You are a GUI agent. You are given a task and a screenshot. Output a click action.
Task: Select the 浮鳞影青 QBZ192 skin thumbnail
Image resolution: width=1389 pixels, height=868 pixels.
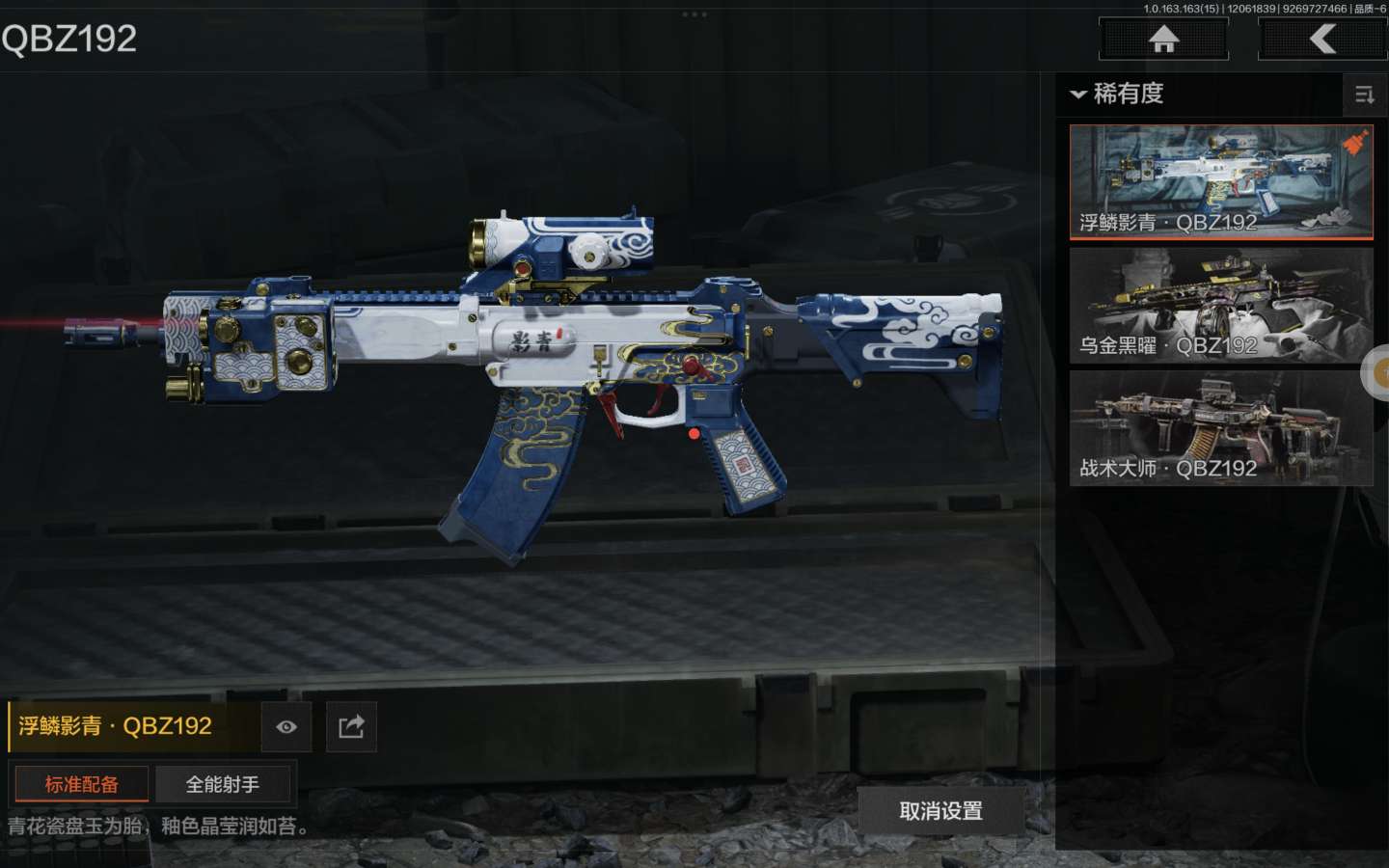pyautogui.click(x=1220, y=181)
